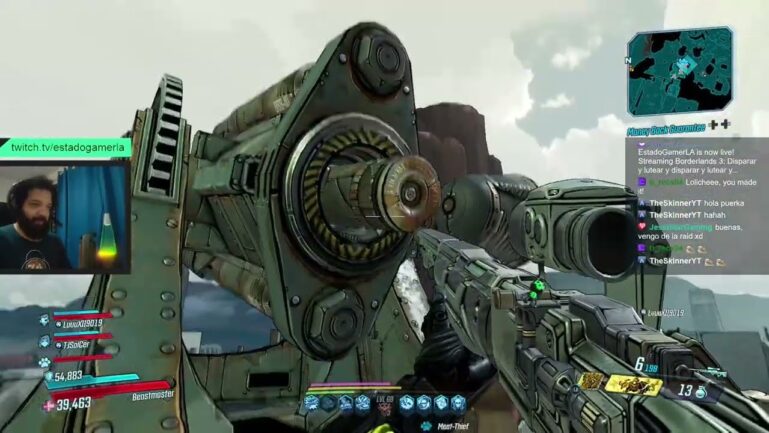Viewport: 769px width, 433px height.
Task: Click TheSkinnerYT's "hola puerka" chat message
Action: 684,203
